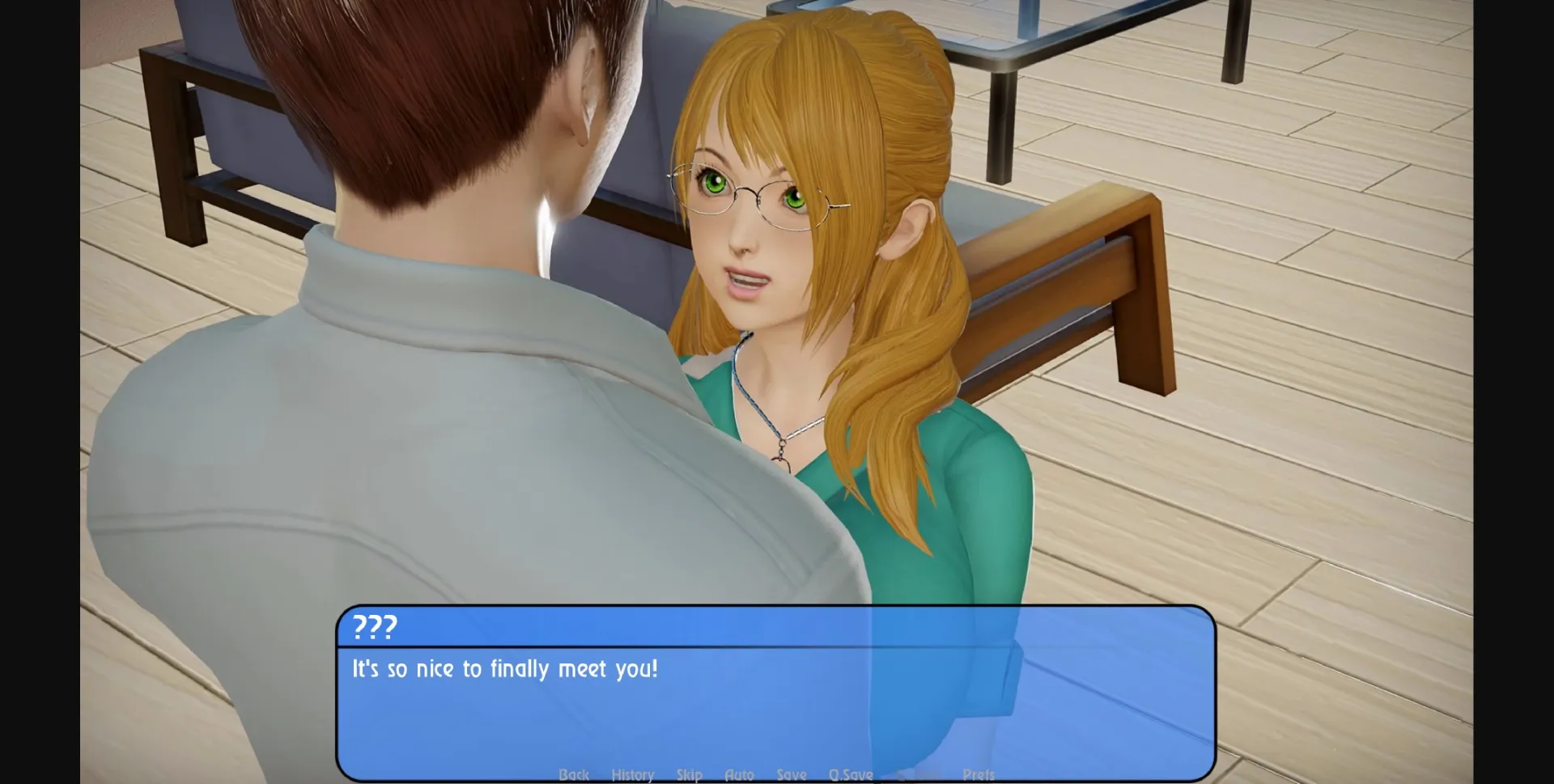Perform a "Q.Save" quick save
Screen dimensions: 1554x784
(849, 774)
